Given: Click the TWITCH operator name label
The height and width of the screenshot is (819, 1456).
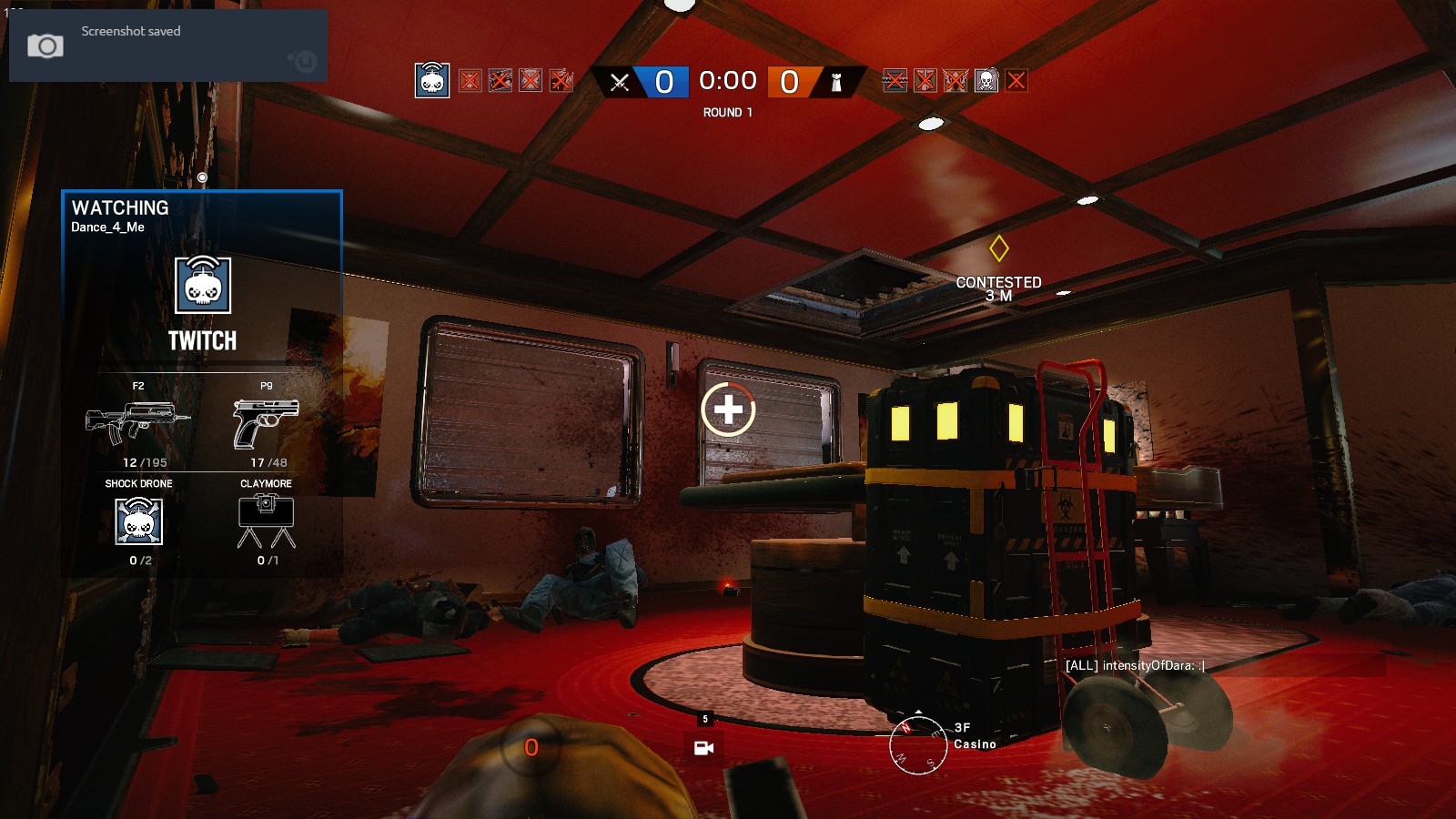Looking at the screenshot, I should tap(202, 343).
